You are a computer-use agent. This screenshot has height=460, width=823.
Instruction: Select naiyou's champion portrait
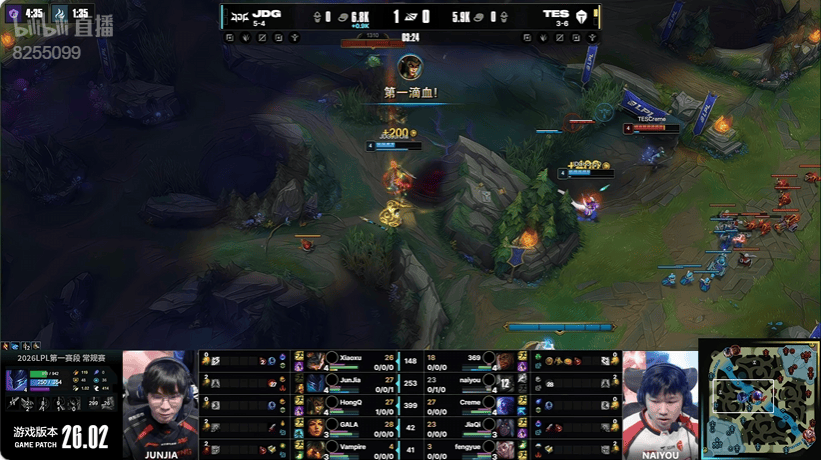[505, 382]
